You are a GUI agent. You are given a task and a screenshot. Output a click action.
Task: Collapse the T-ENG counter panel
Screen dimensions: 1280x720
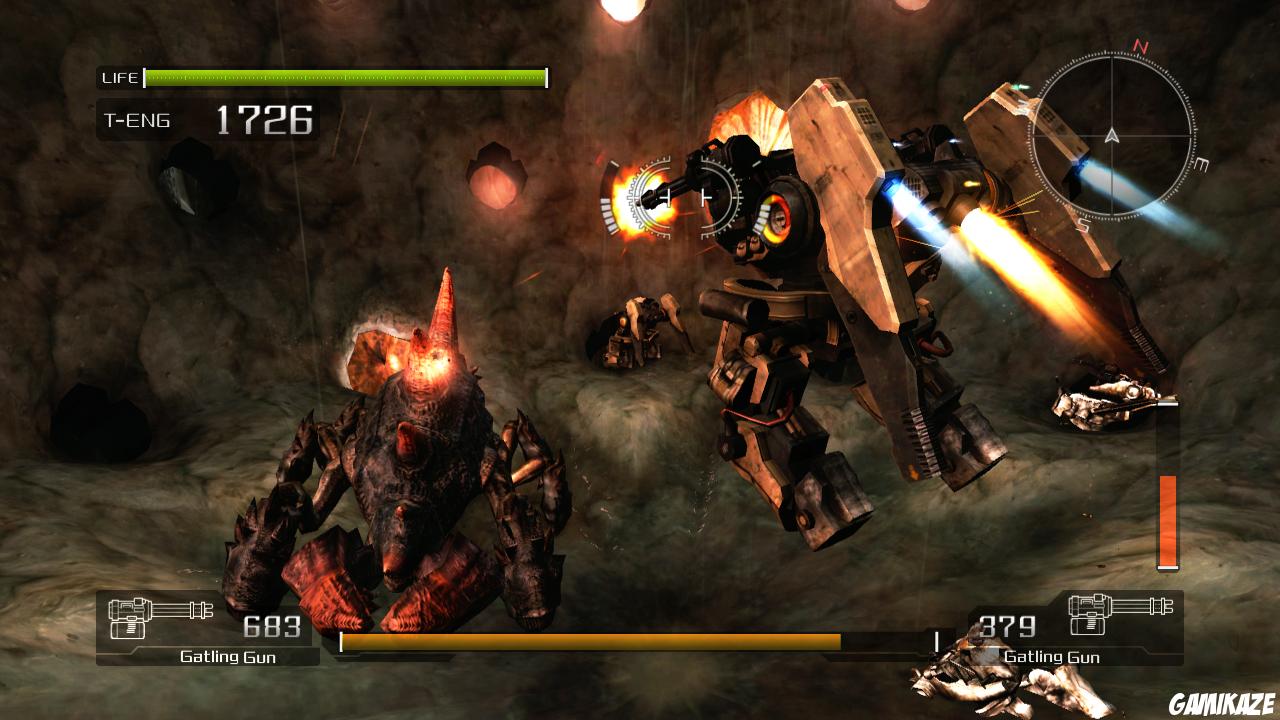200,121
